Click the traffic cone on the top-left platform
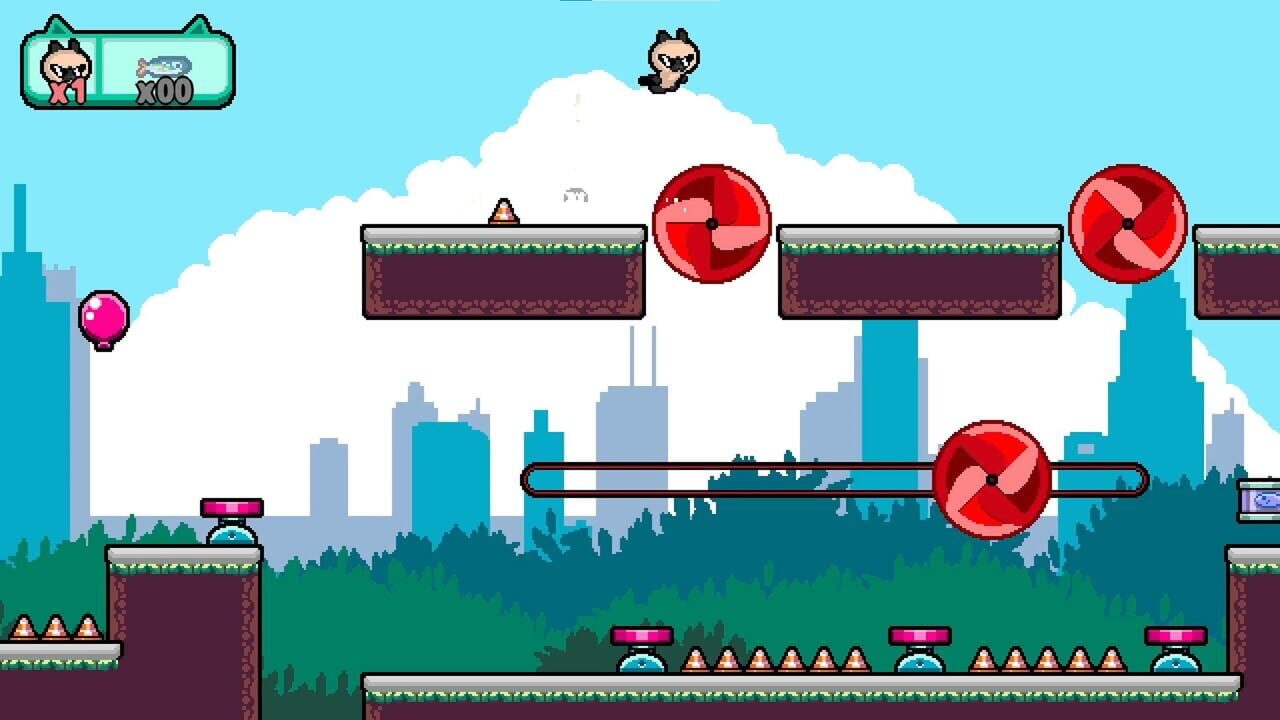The height and width of the screenshot is (720, 1280). click(504, 213)
